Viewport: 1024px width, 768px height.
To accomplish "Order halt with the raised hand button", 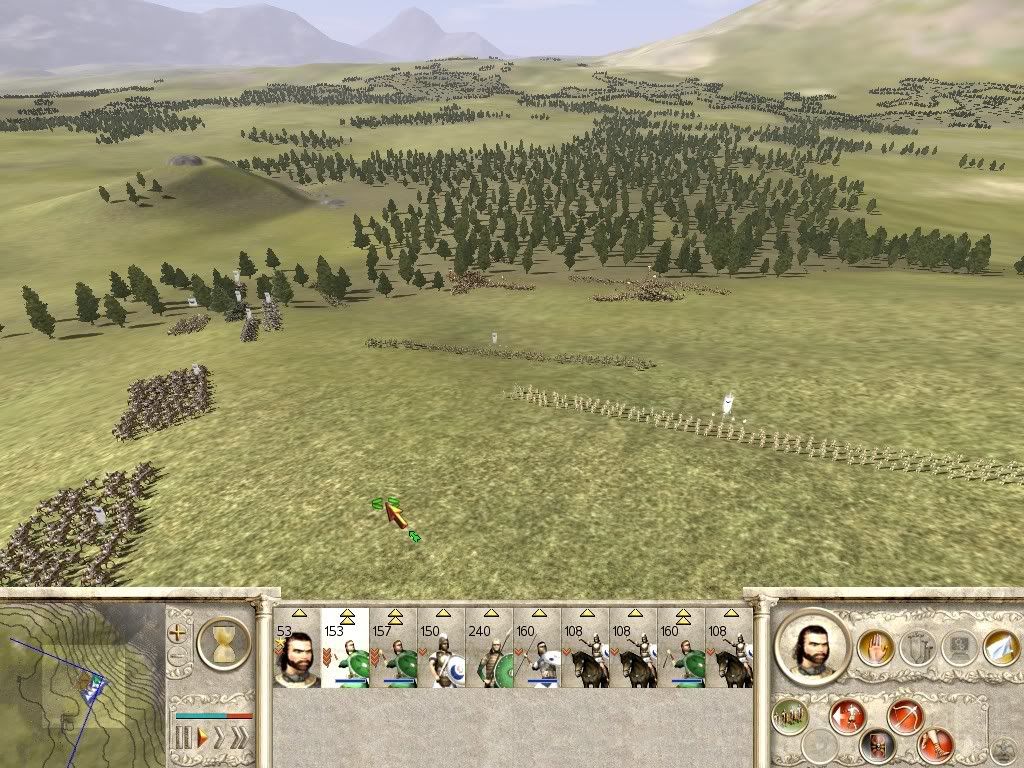I will (875, 648).
